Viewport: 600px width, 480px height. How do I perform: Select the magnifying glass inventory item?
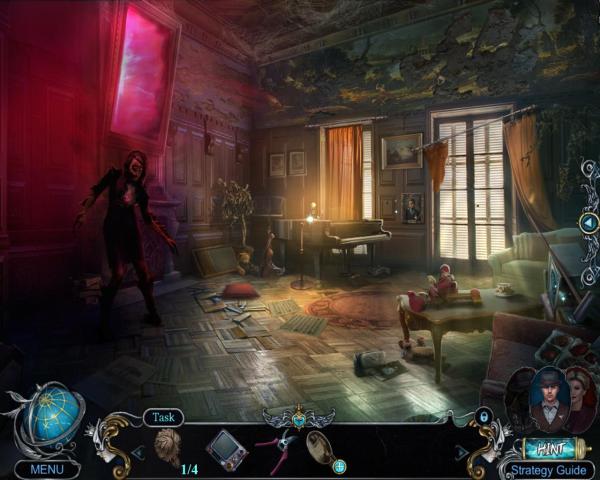click(x=321, y=446)
